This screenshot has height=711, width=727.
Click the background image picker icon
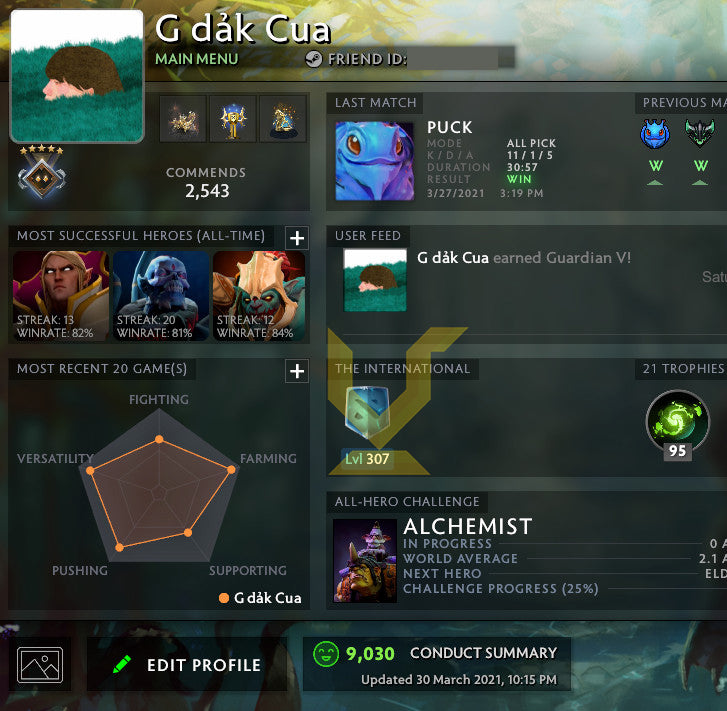[40, 665]
